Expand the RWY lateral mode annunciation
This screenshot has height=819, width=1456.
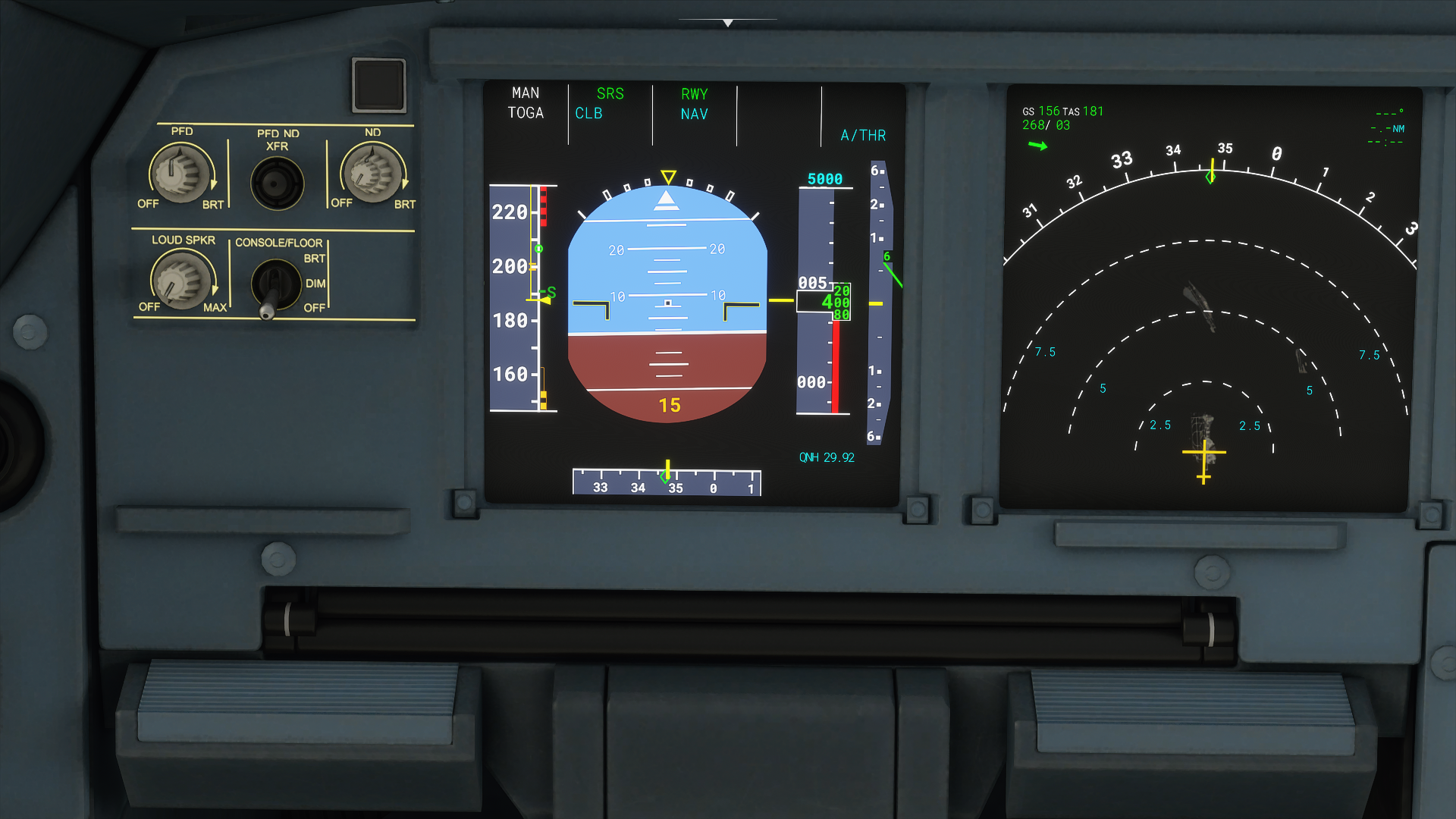point(695,93)
